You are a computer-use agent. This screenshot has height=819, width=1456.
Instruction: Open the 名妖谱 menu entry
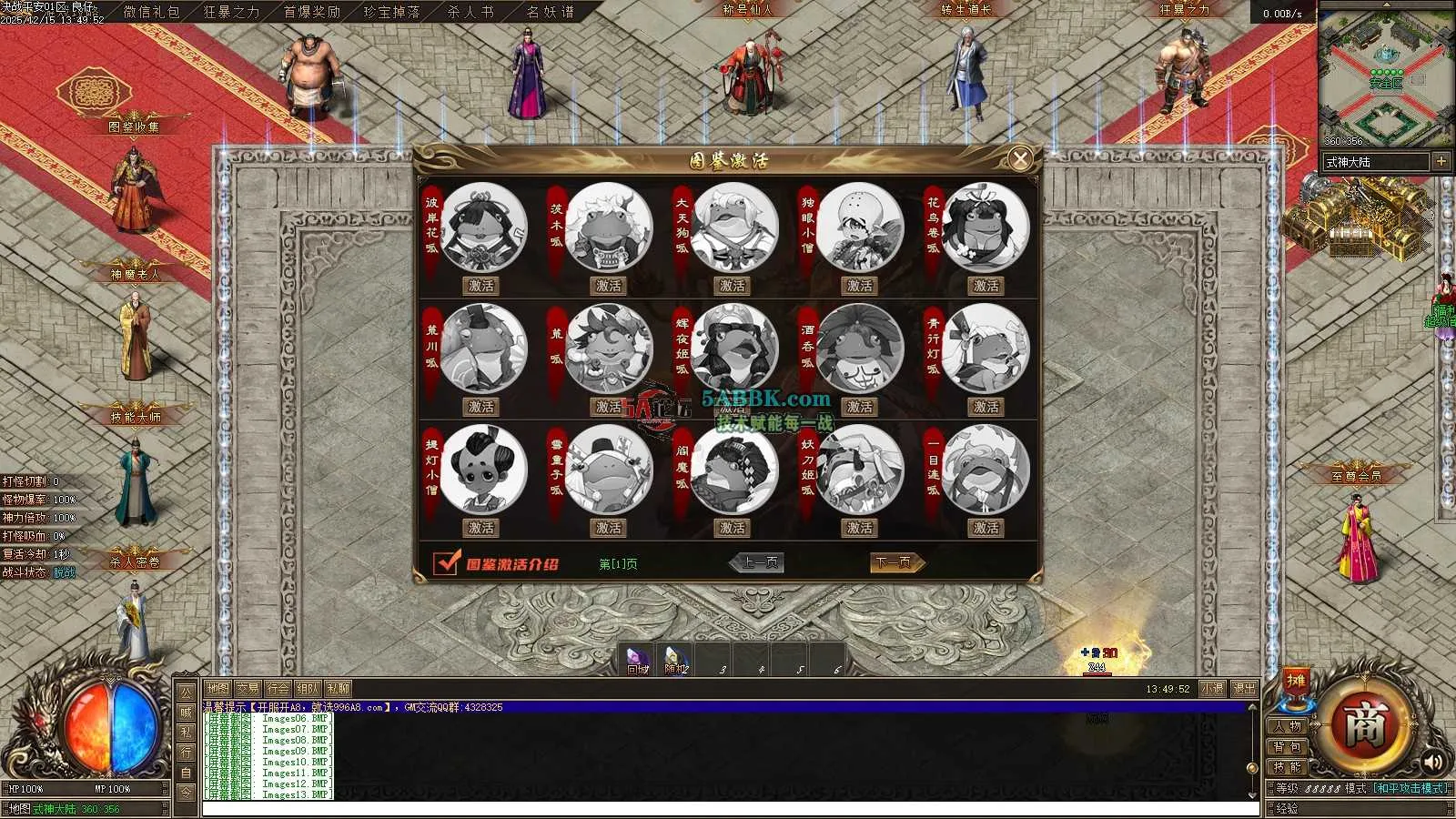pos(551,12)
